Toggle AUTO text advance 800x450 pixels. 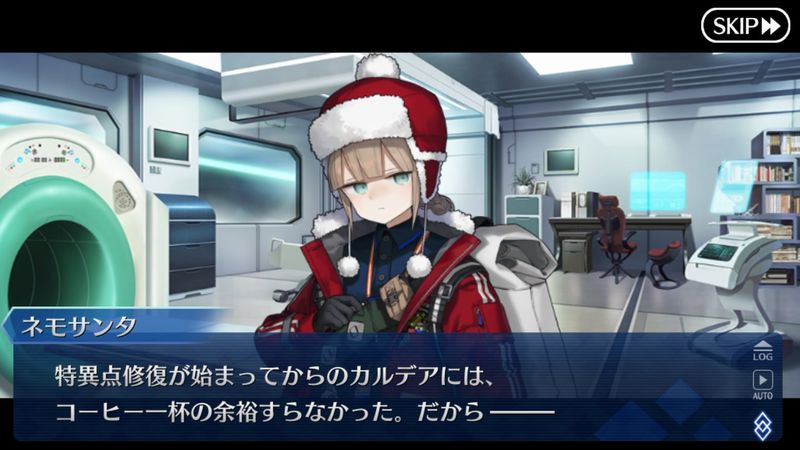pyautogui.click(x=762, y=384)
